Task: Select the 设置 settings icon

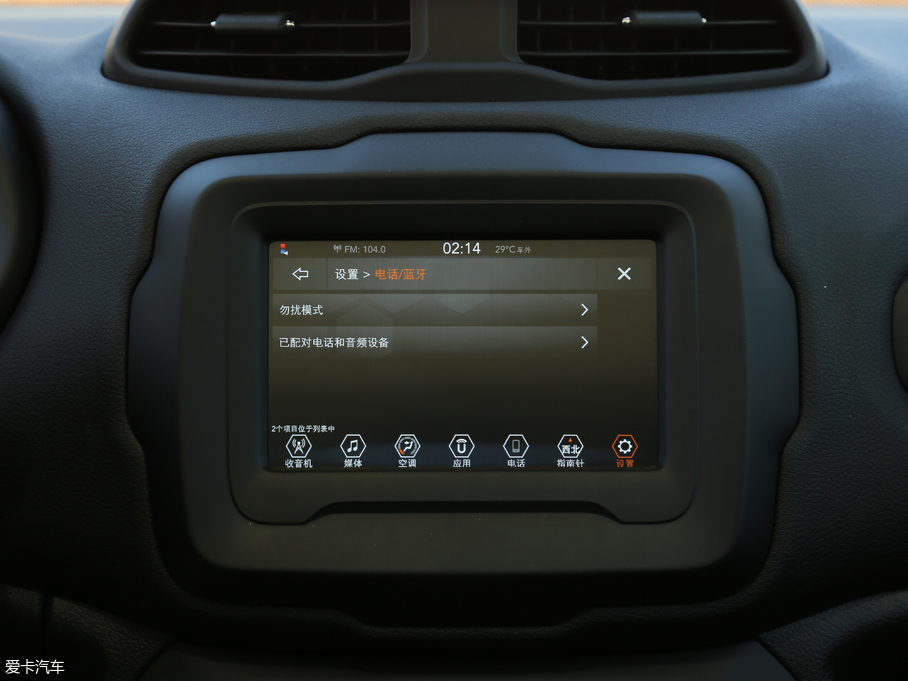Action: point(625,449)
